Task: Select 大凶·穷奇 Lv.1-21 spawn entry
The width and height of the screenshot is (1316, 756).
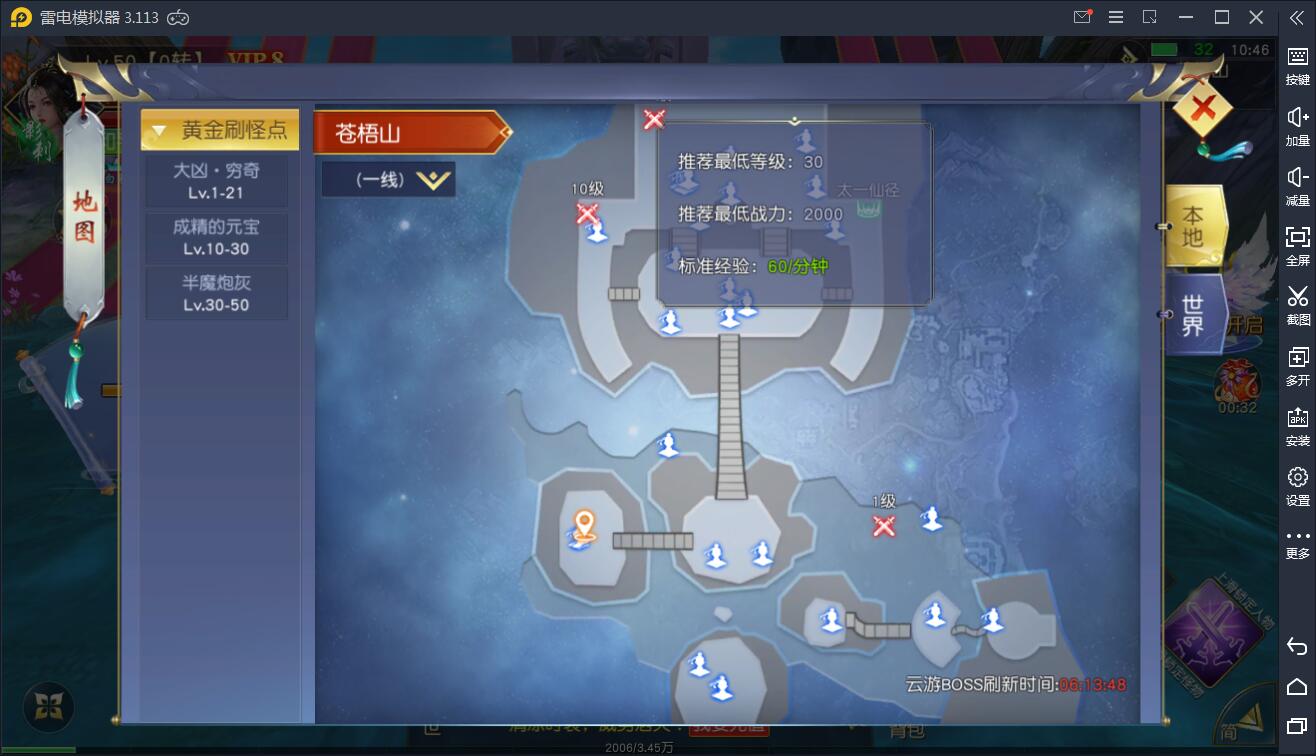Action: pyautogui.click(x=216, y=181)
